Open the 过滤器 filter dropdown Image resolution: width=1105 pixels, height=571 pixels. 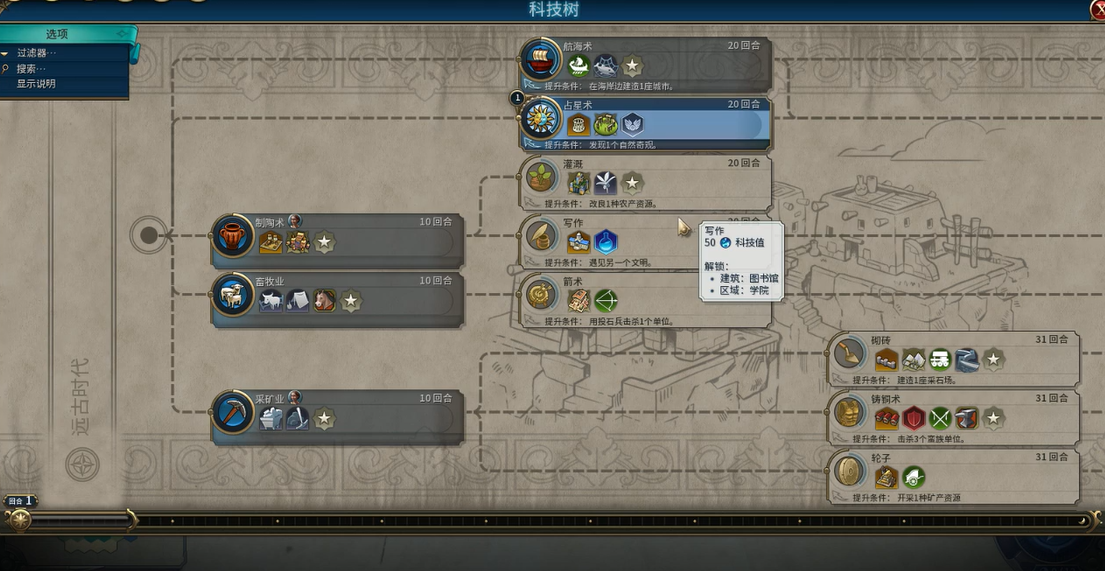click(x=37, y=53)
